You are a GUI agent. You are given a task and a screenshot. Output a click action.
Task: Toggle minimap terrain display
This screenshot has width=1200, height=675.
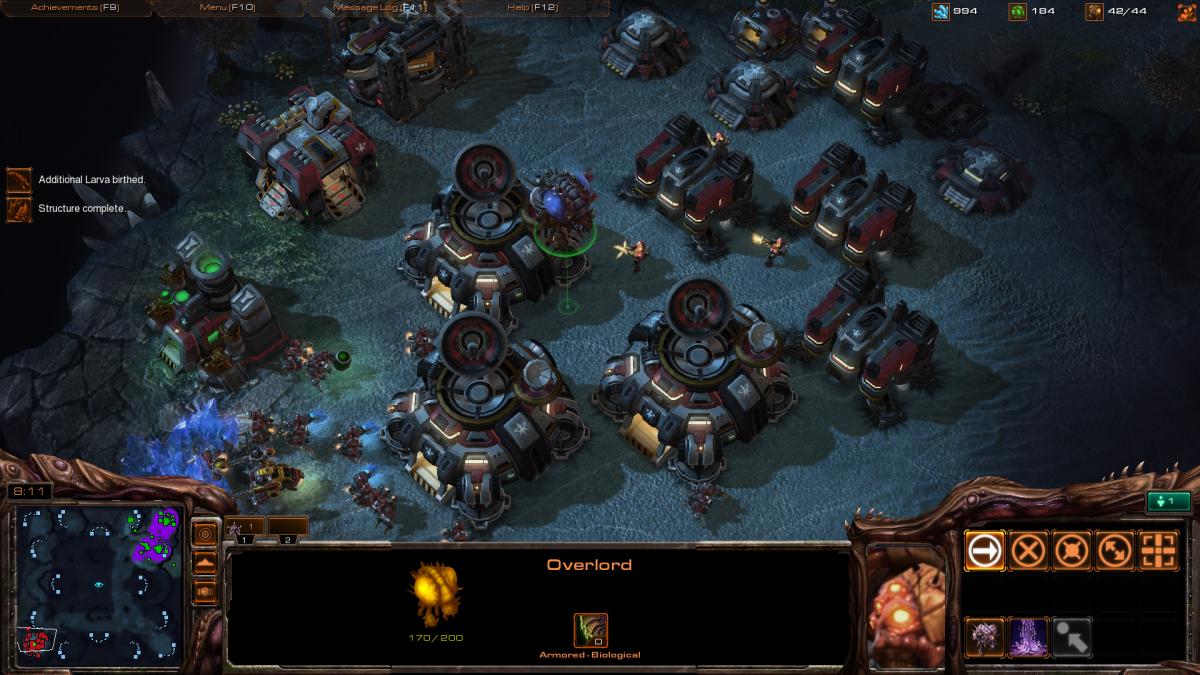(x=205, y=562)
